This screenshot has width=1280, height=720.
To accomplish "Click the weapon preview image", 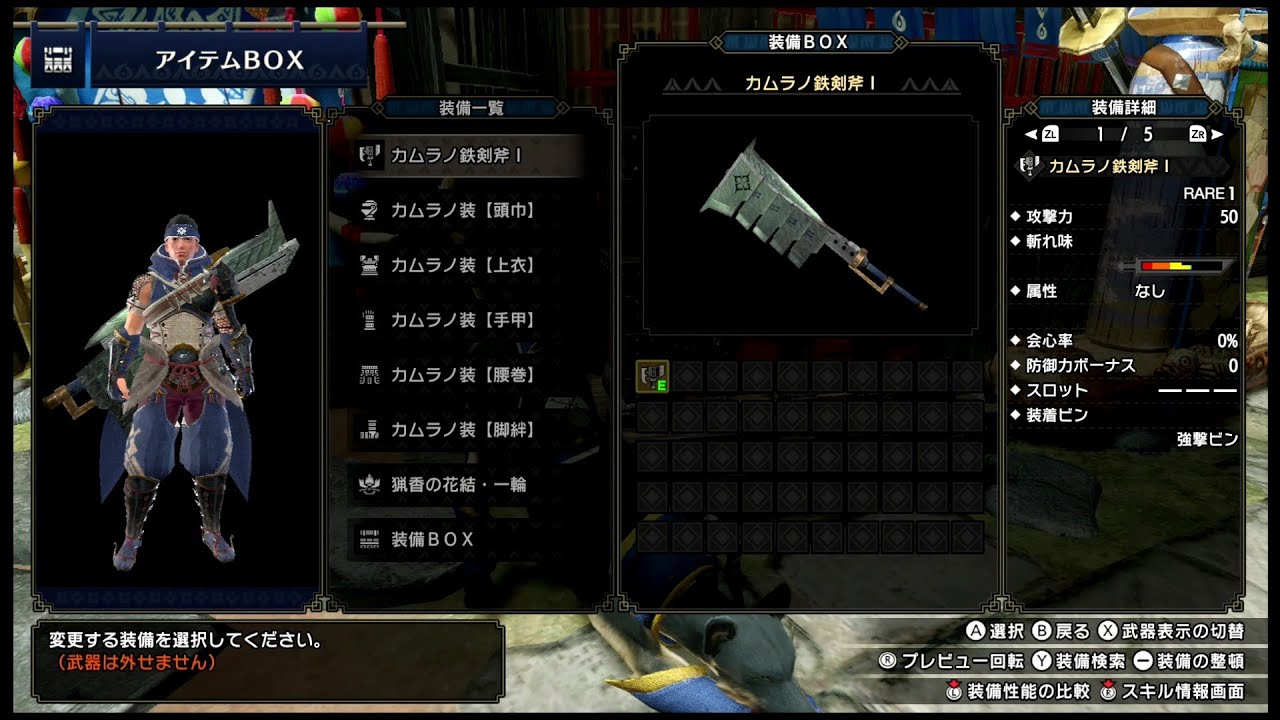I will pos(810,225).
